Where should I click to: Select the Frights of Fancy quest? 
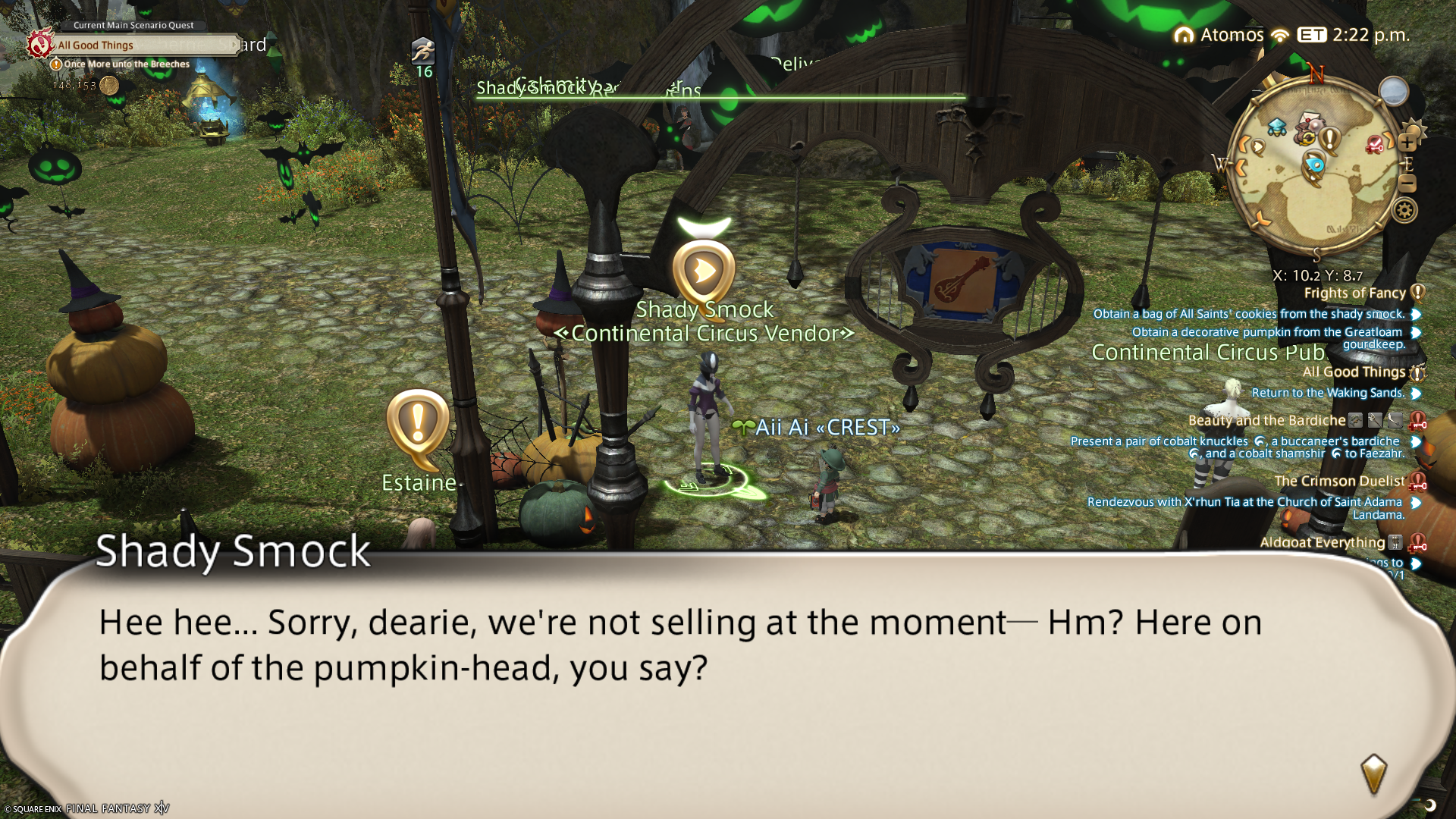click(1354, 293)
